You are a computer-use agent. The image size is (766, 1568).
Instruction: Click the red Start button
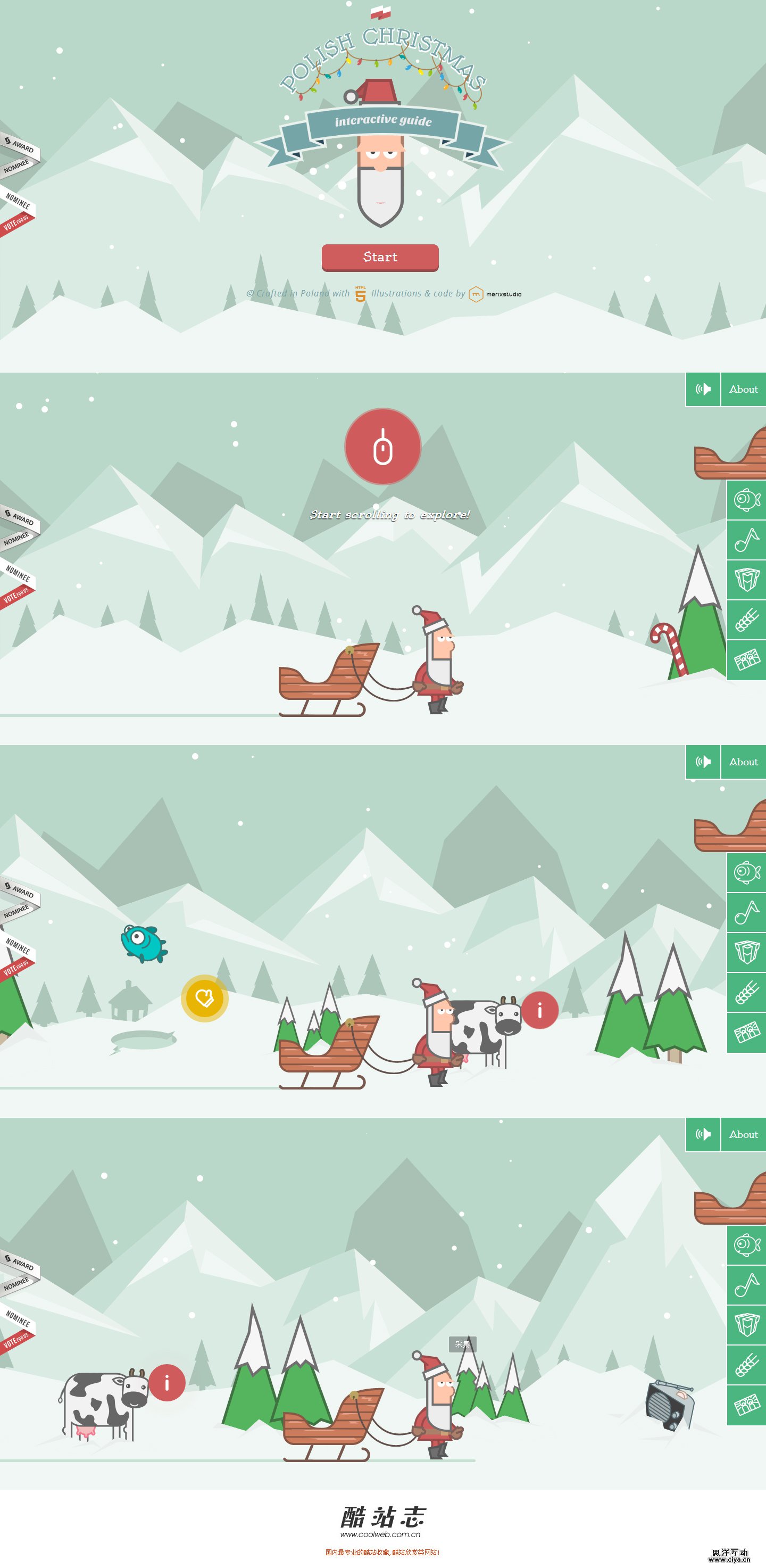tap(380, 258)
